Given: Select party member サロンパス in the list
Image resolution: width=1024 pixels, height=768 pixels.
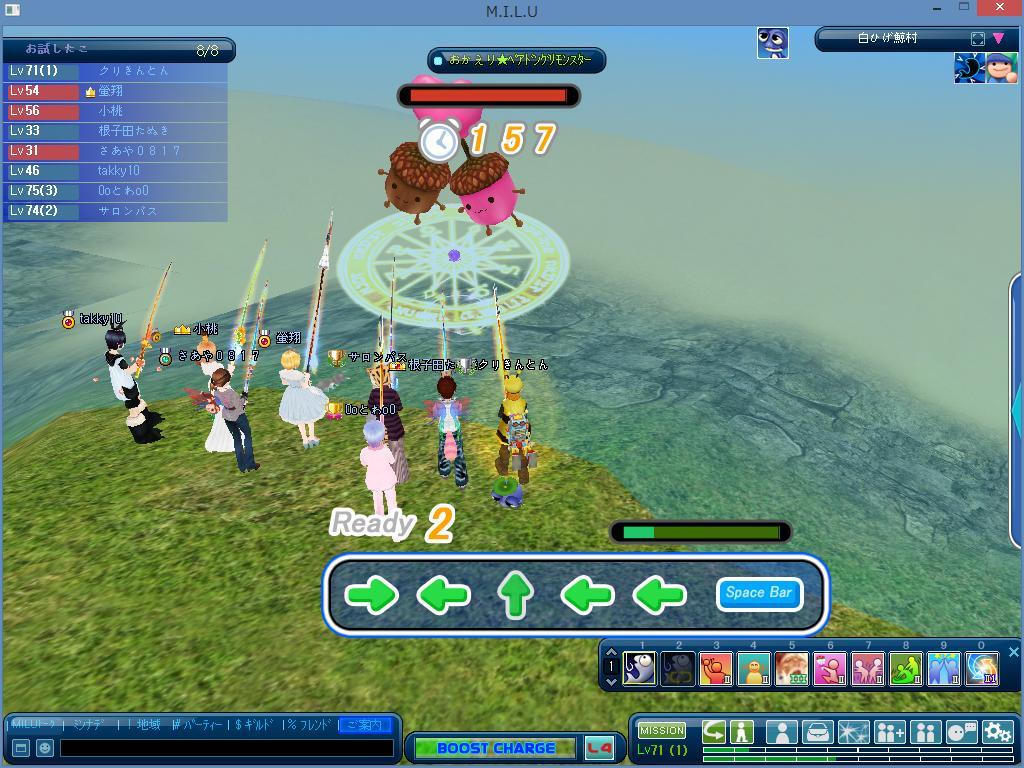Looking at the screenshot, I should pos(127,211).
